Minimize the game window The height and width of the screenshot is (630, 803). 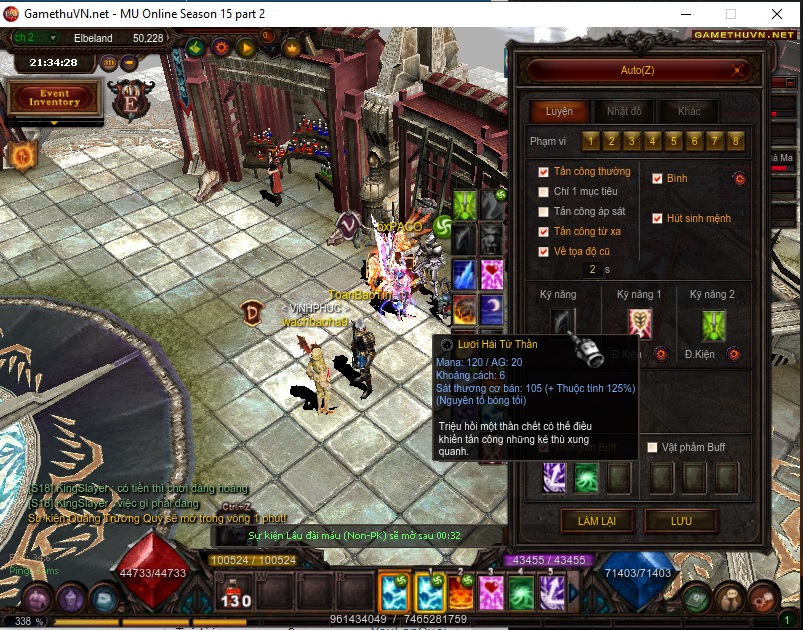(684, 14)
